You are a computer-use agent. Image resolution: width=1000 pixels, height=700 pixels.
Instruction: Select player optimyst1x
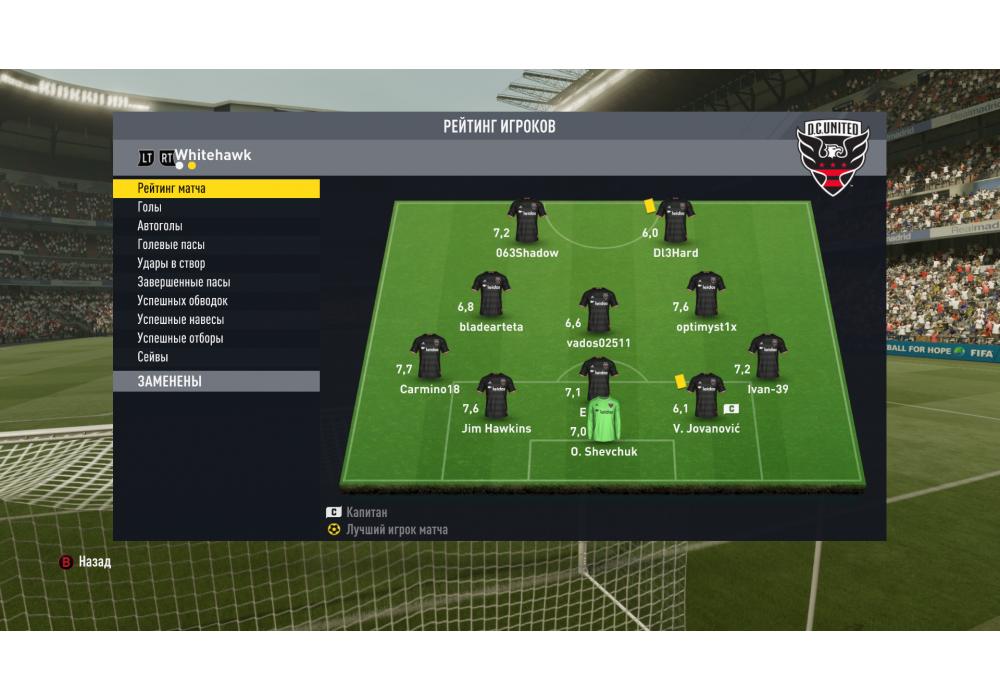706,294
